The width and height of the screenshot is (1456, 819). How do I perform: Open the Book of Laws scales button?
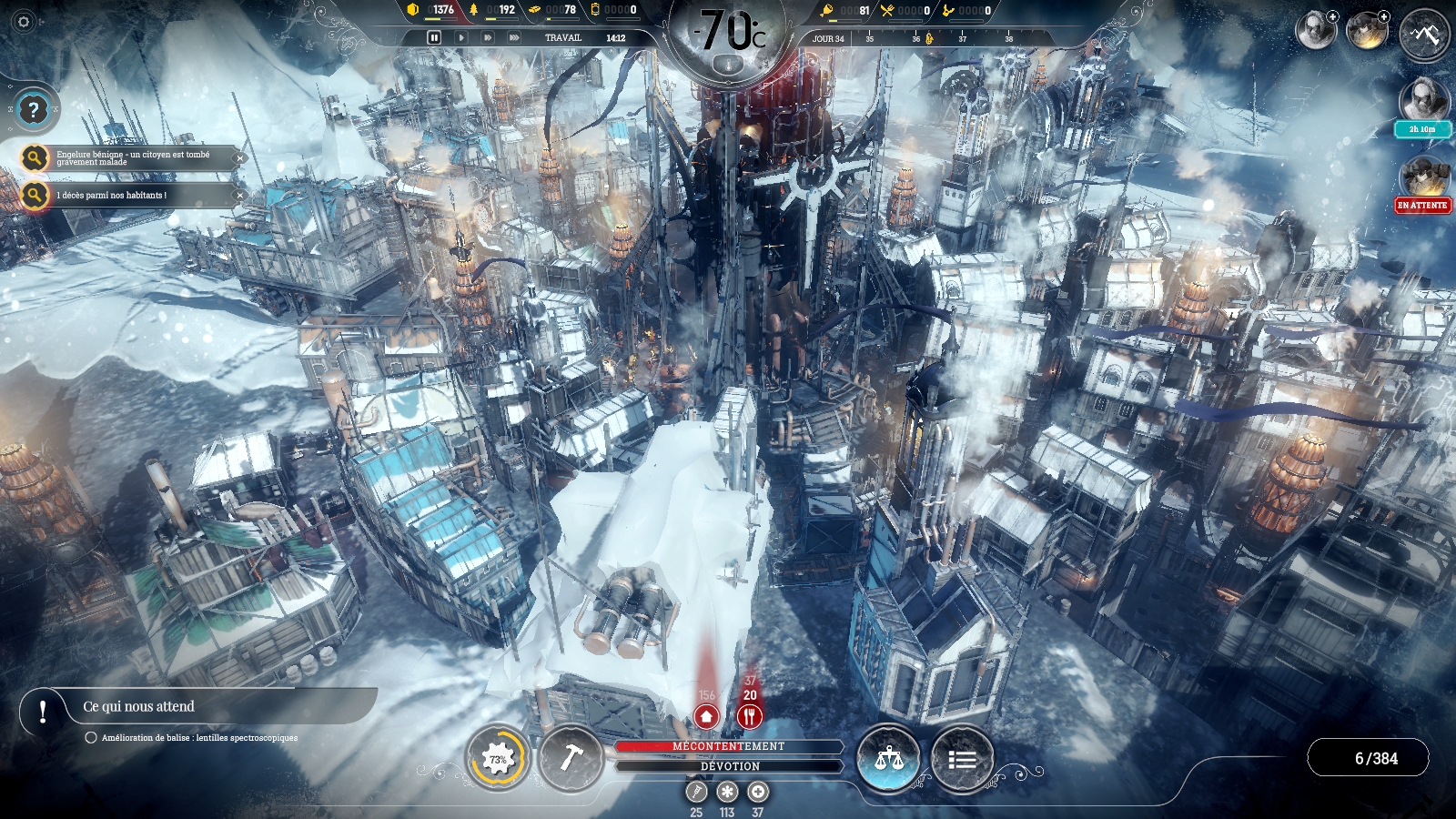(889, 758)
